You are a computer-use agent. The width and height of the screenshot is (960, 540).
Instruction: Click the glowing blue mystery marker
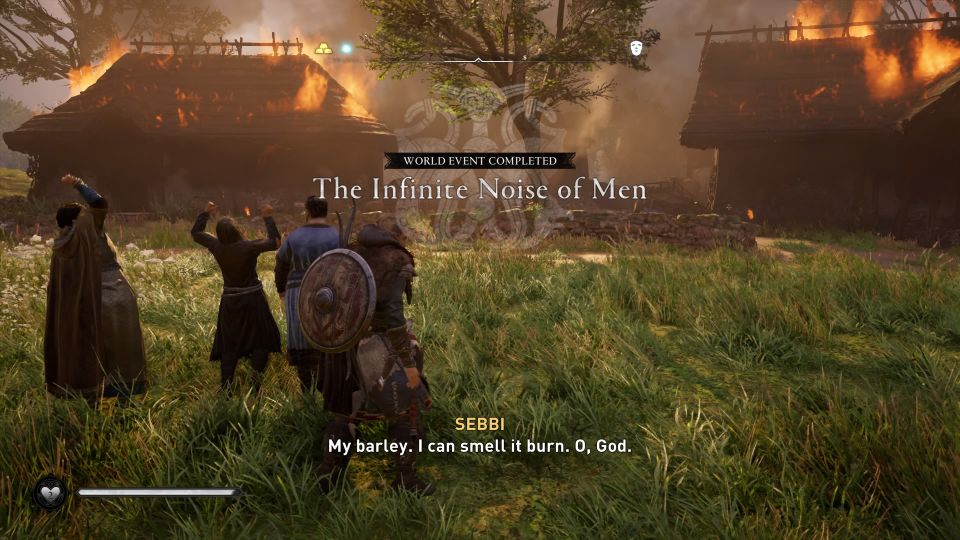point(347,48)
